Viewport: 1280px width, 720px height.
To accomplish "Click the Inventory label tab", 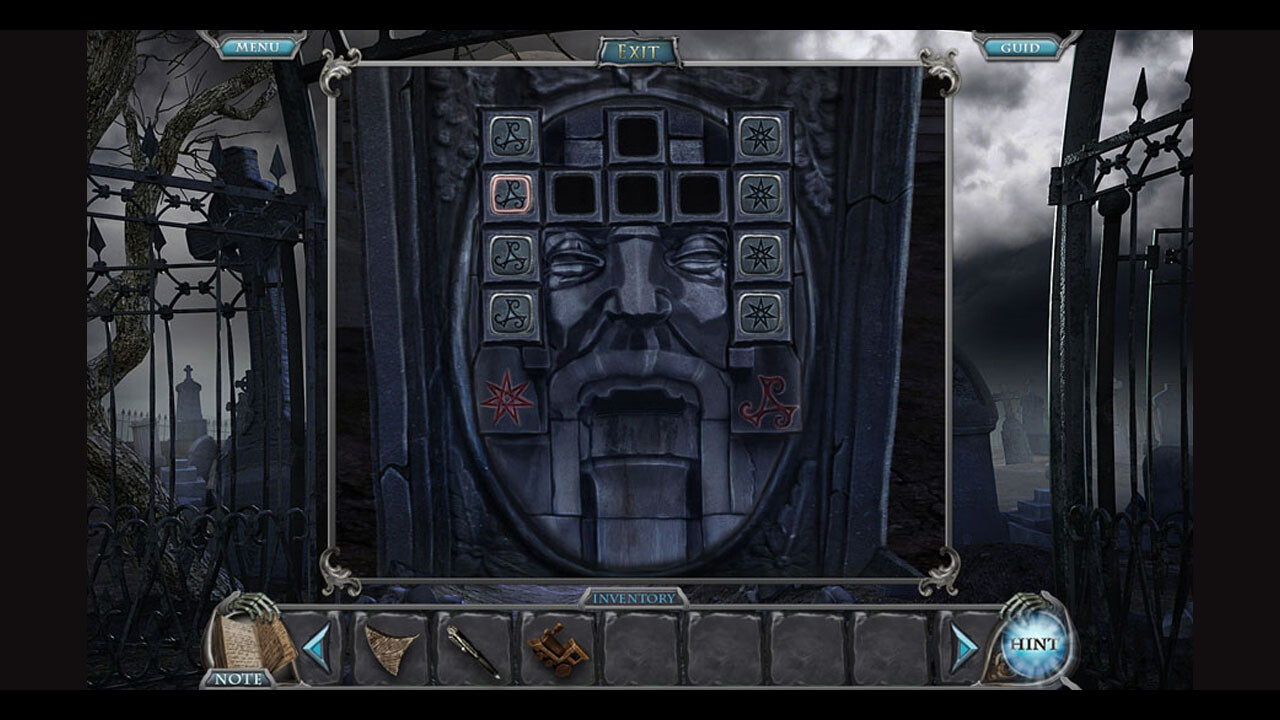I will [x=634, y=598].
